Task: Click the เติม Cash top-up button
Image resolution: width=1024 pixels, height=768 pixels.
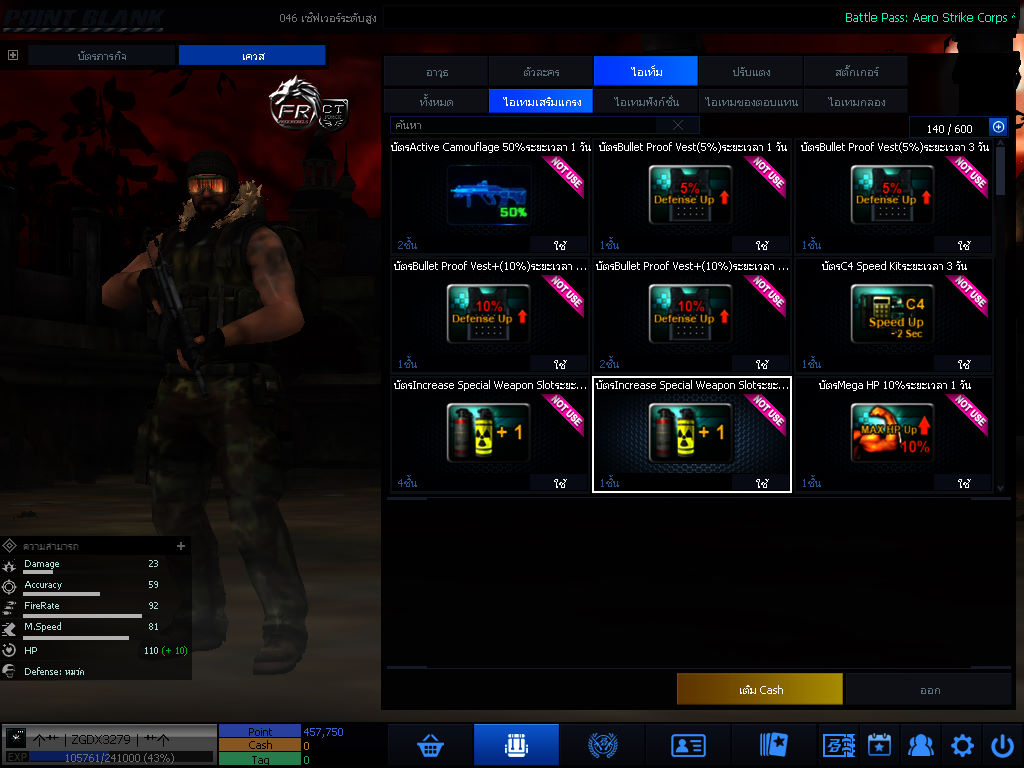Action: click(x=760, y=690)
